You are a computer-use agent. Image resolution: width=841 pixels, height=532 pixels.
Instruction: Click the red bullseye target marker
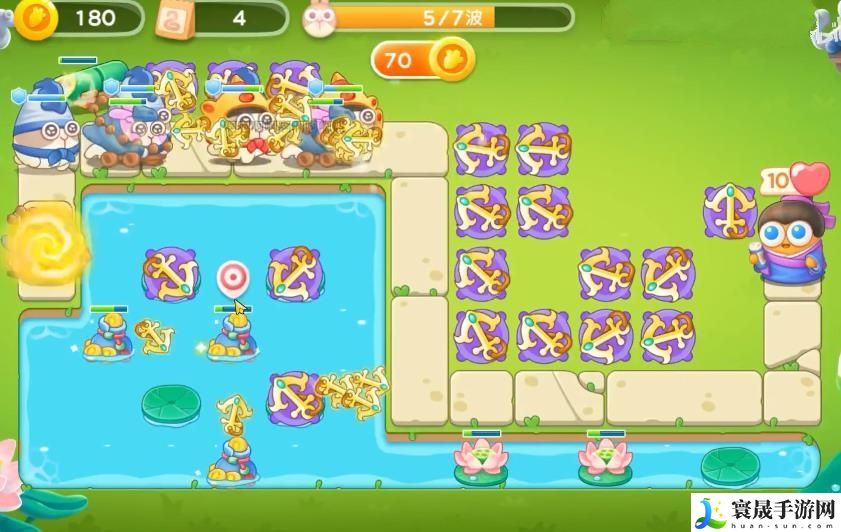234,276
